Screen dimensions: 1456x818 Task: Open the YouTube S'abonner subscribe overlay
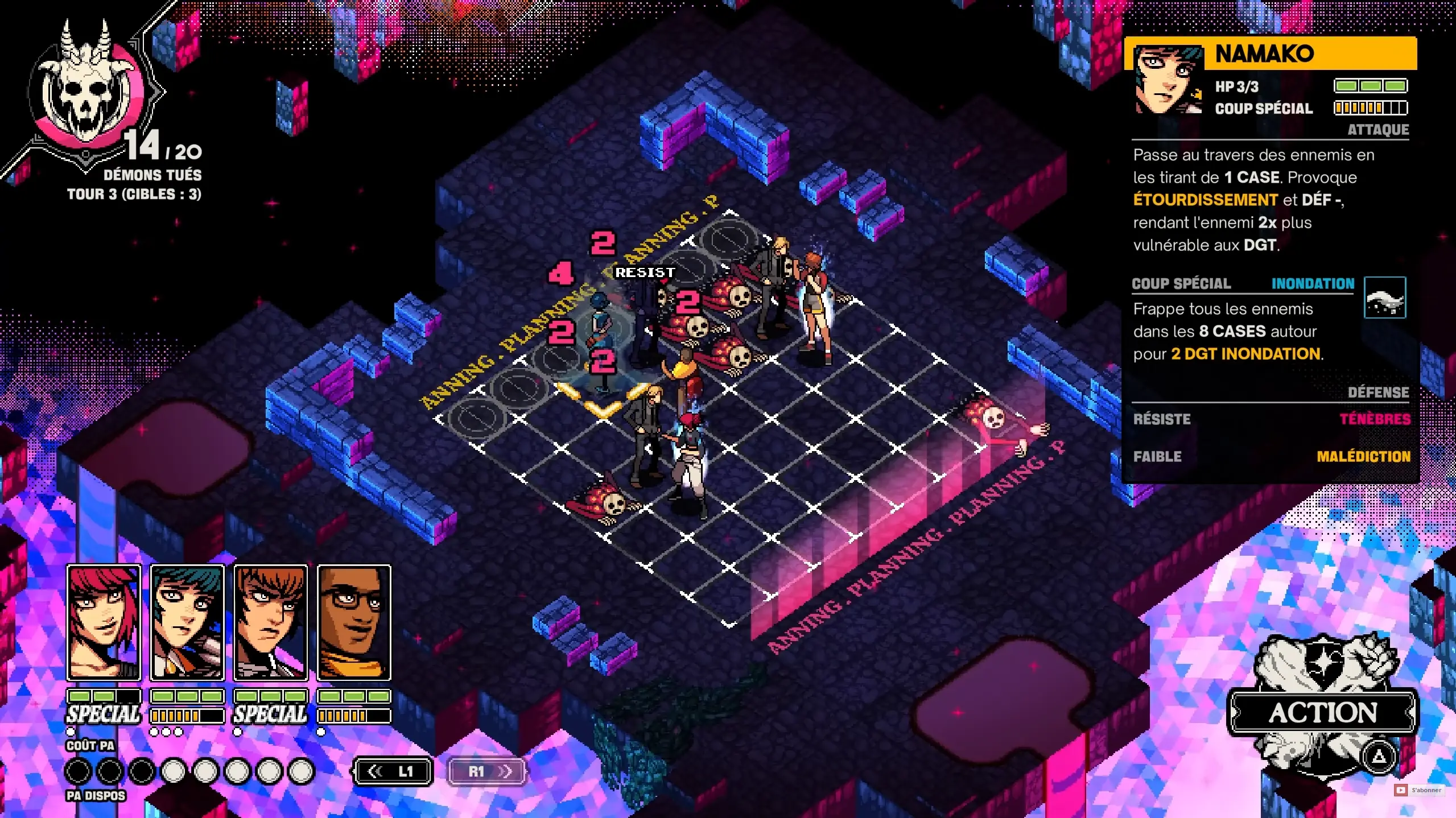[1420, 790]
